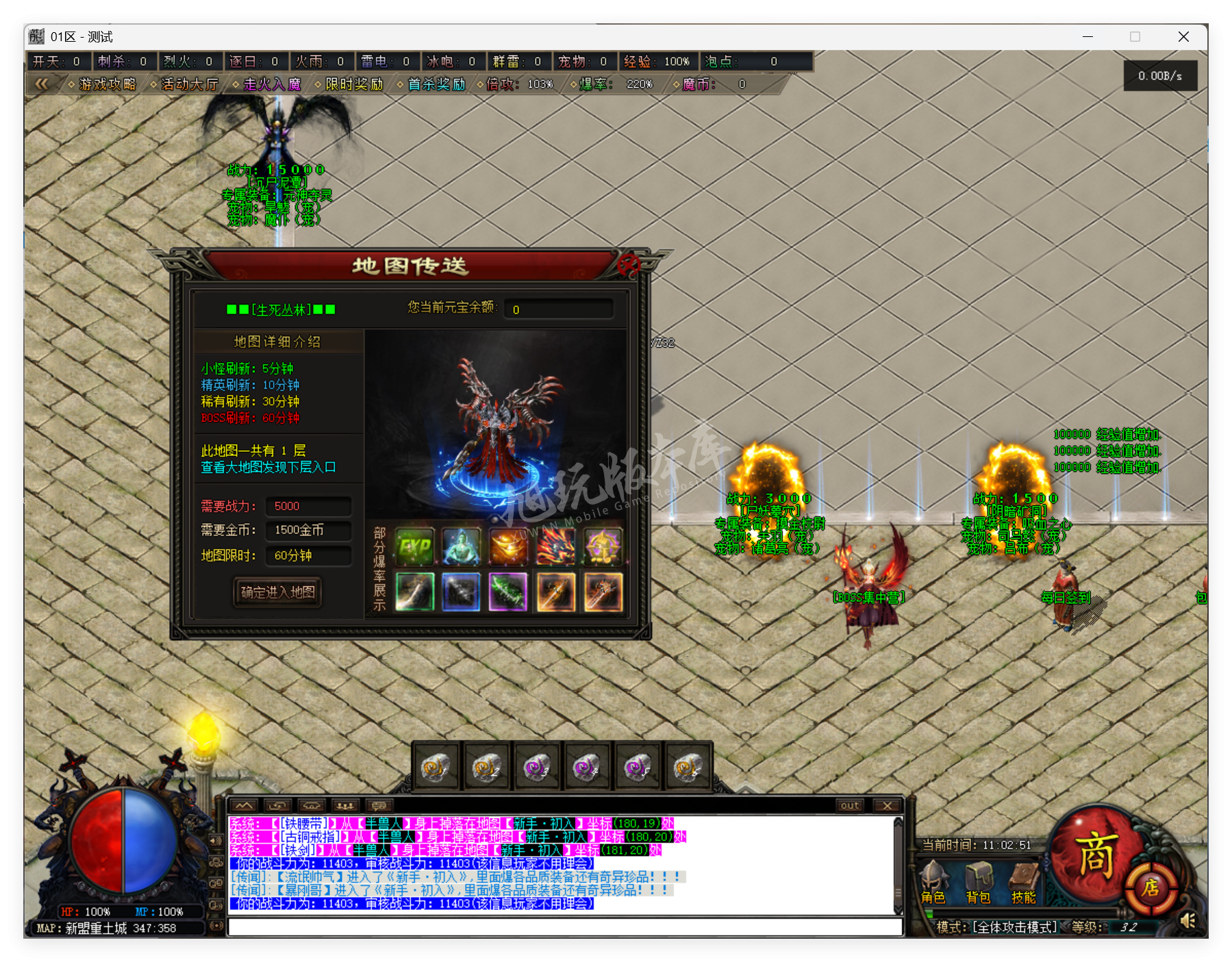The height and width of the screenshot is (962, 1232).
Task: Toggle the party chat channel icon
Action: click(x=346, y=806)
